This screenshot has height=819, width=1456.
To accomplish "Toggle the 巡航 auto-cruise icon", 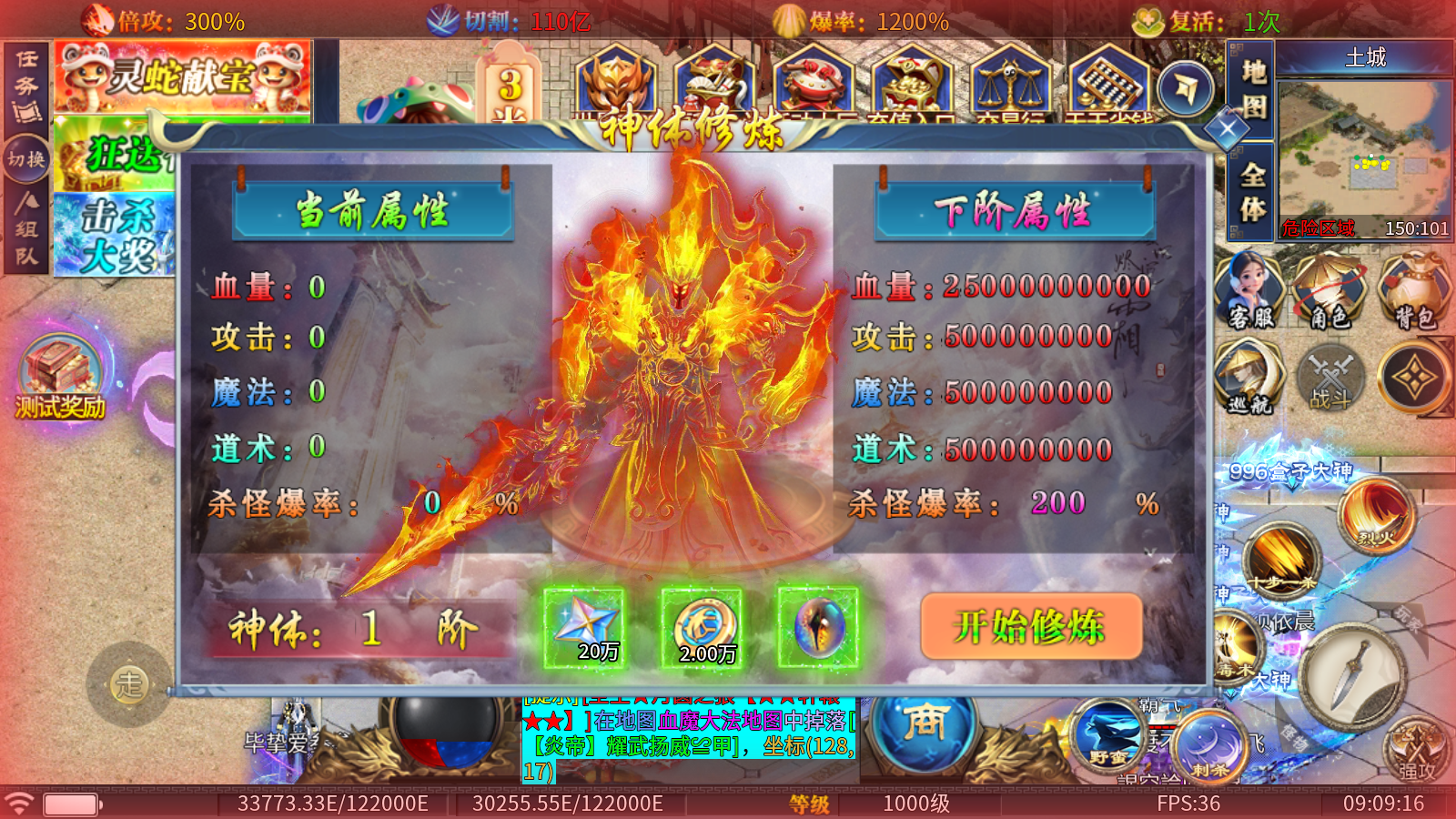I will click(x=1249, y=376).
